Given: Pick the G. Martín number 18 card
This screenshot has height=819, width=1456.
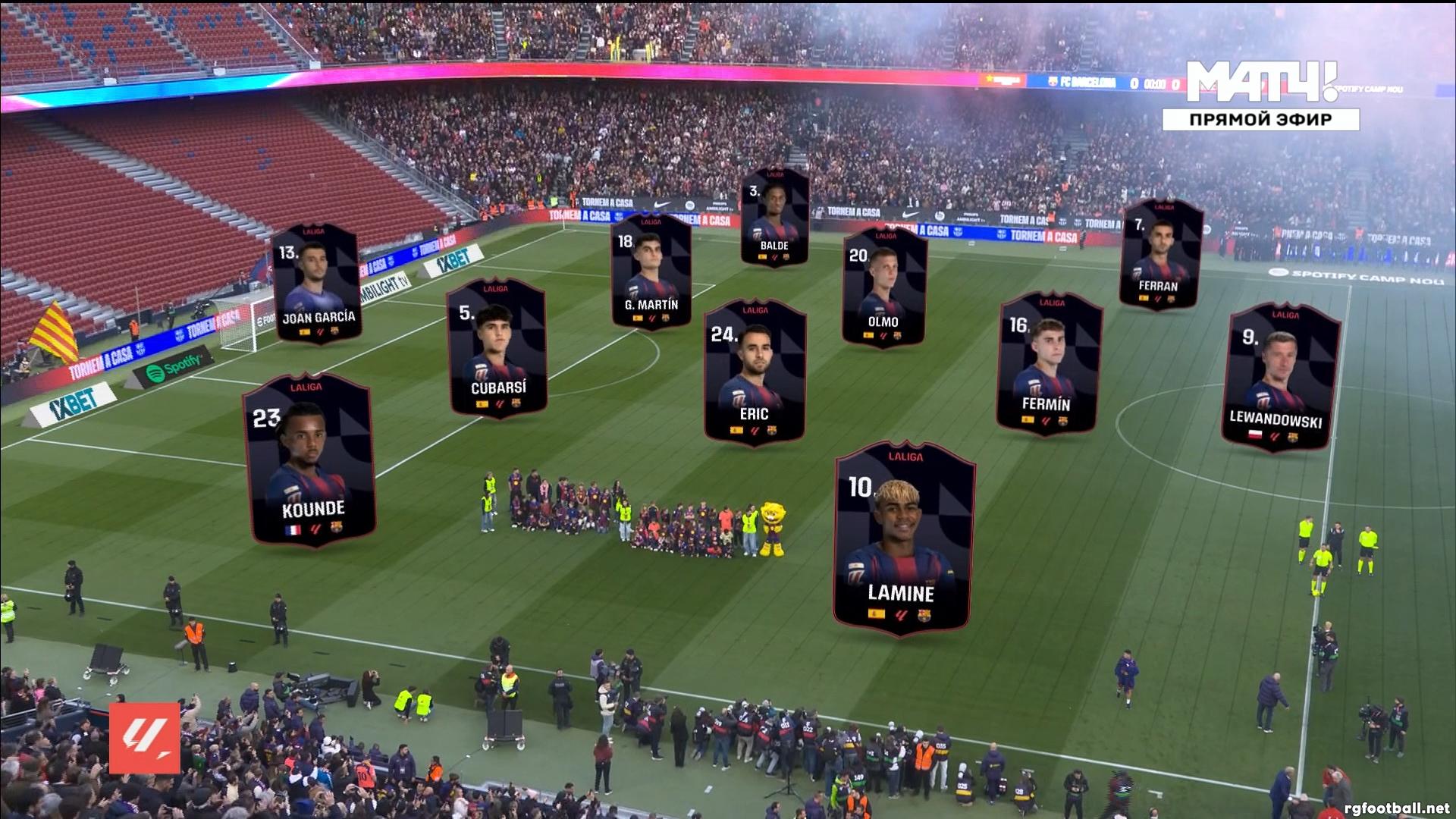Looking at the screenshot, I should (x=651, y=271).
